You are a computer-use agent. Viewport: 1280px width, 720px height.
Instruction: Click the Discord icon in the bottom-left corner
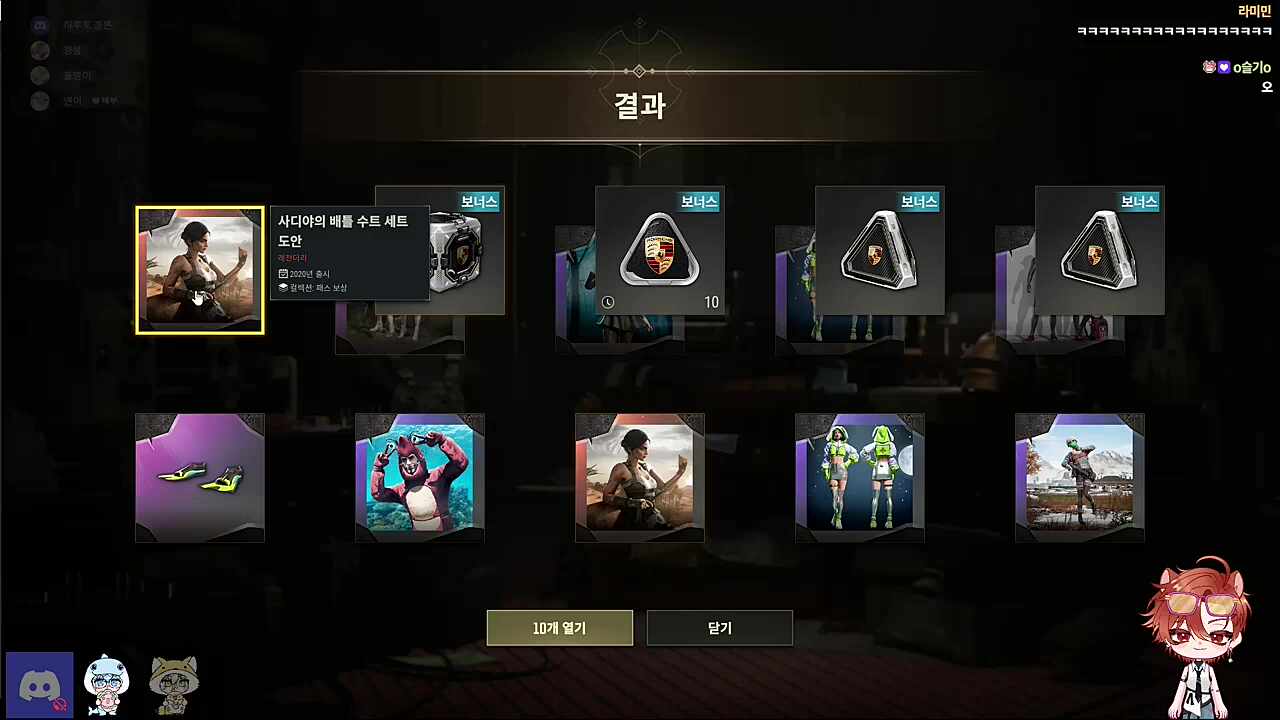point(39,684)
